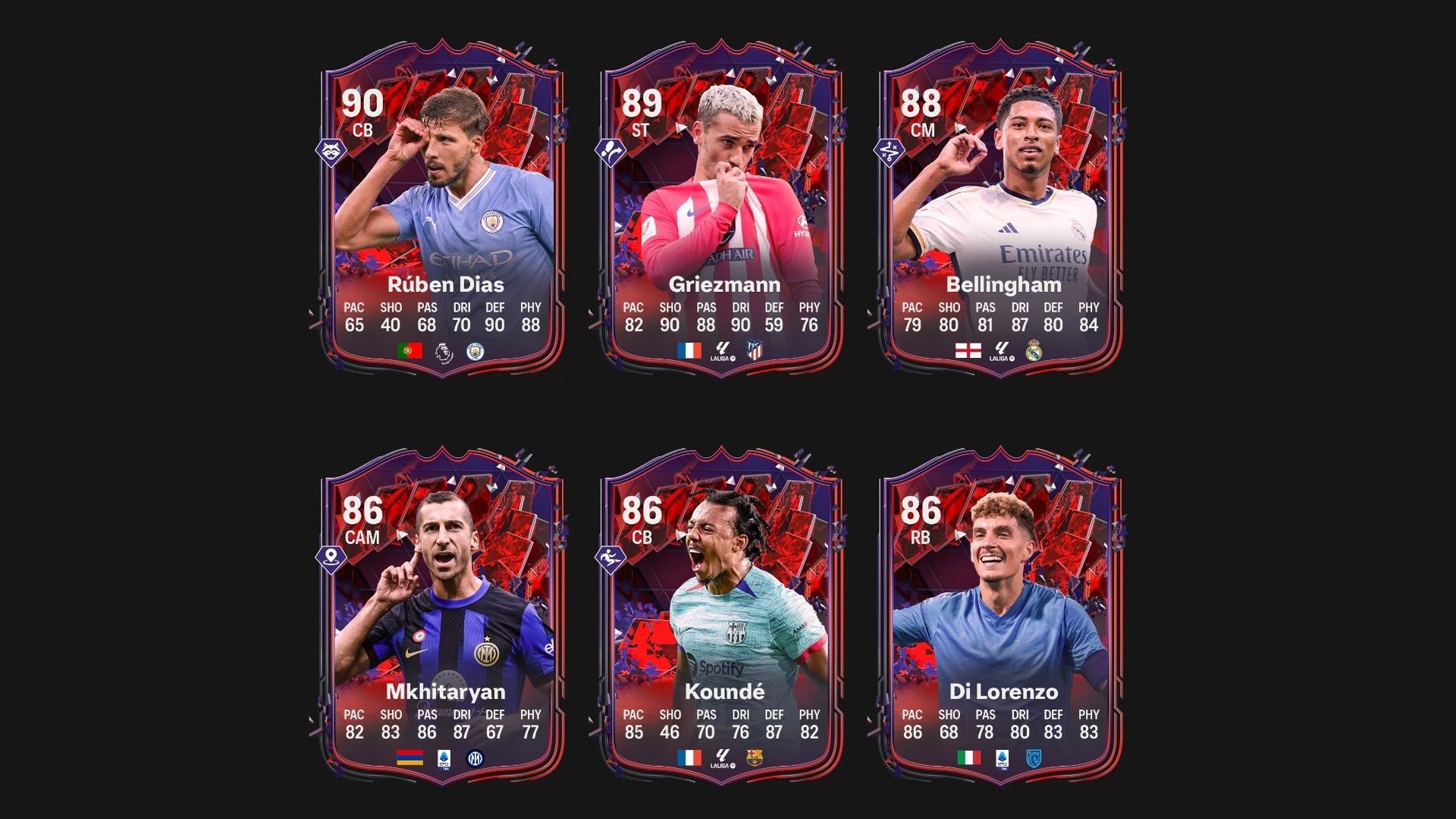This screenshot has height=819, width=1456.
Task: Select the Italy flag on Di Lorenzo's card
Action: point(969,758)
